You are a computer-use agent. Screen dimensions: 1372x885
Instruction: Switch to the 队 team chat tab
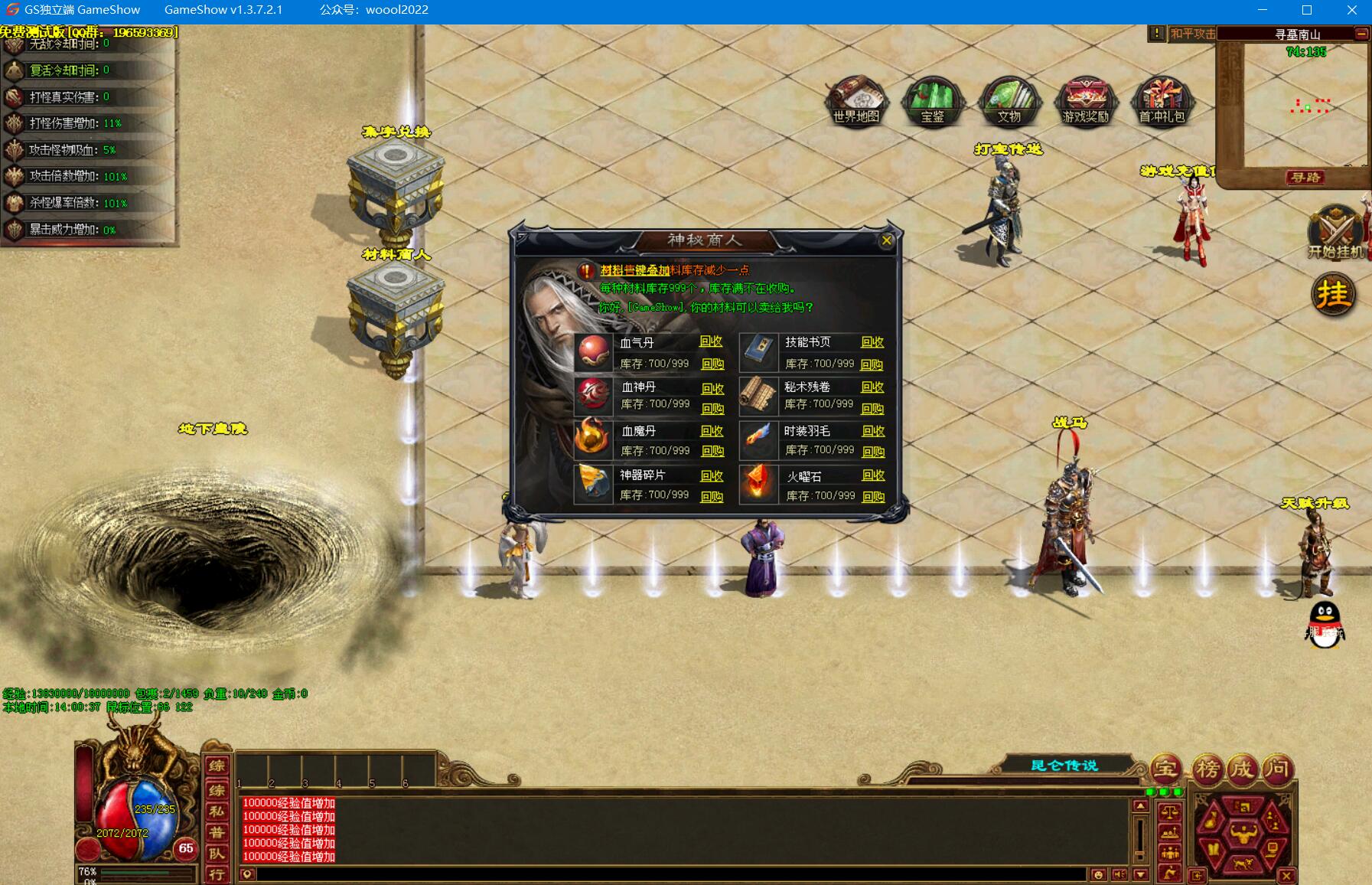point(217,853)
